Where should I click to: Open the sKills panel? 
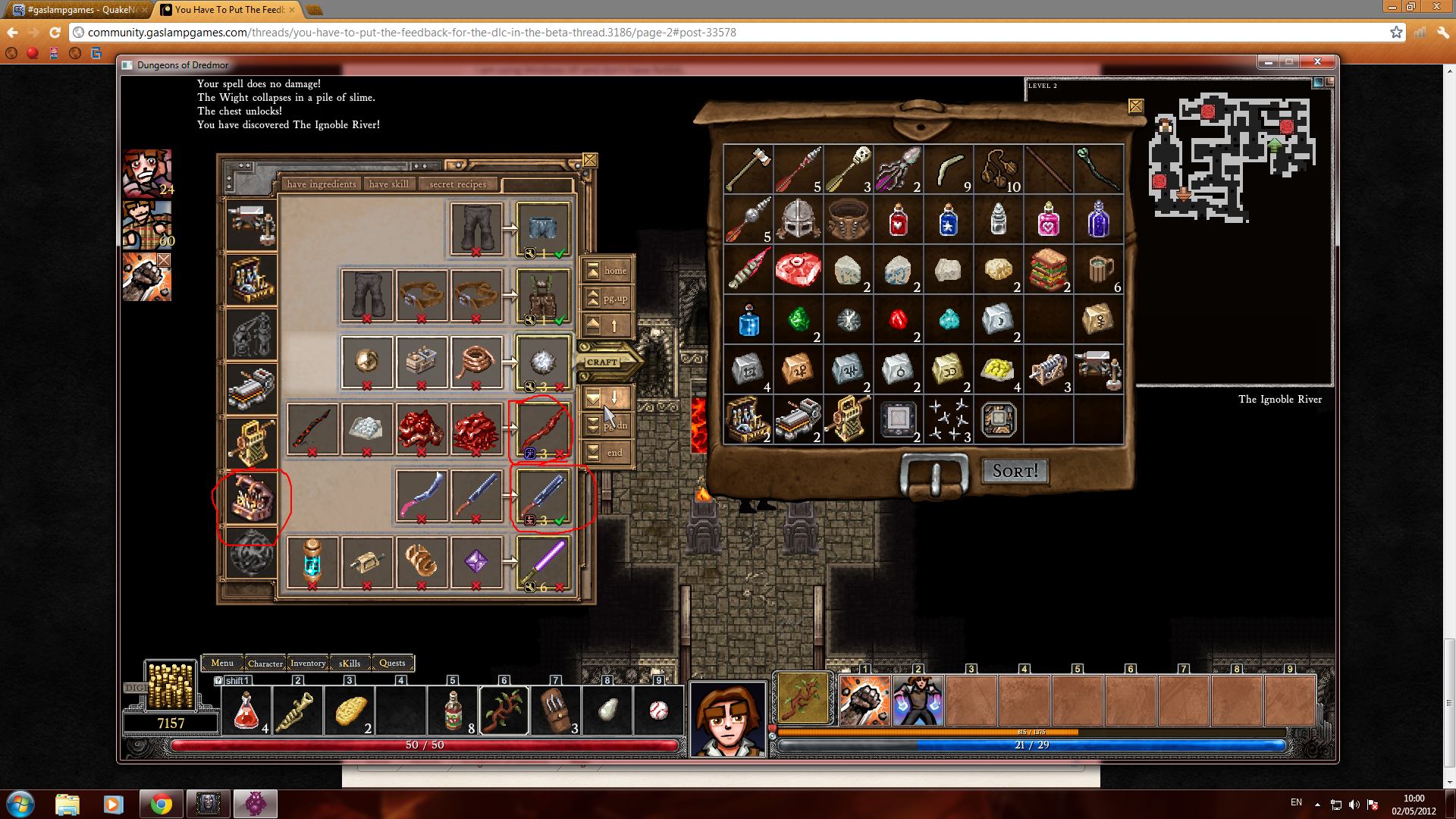point(350,663)
